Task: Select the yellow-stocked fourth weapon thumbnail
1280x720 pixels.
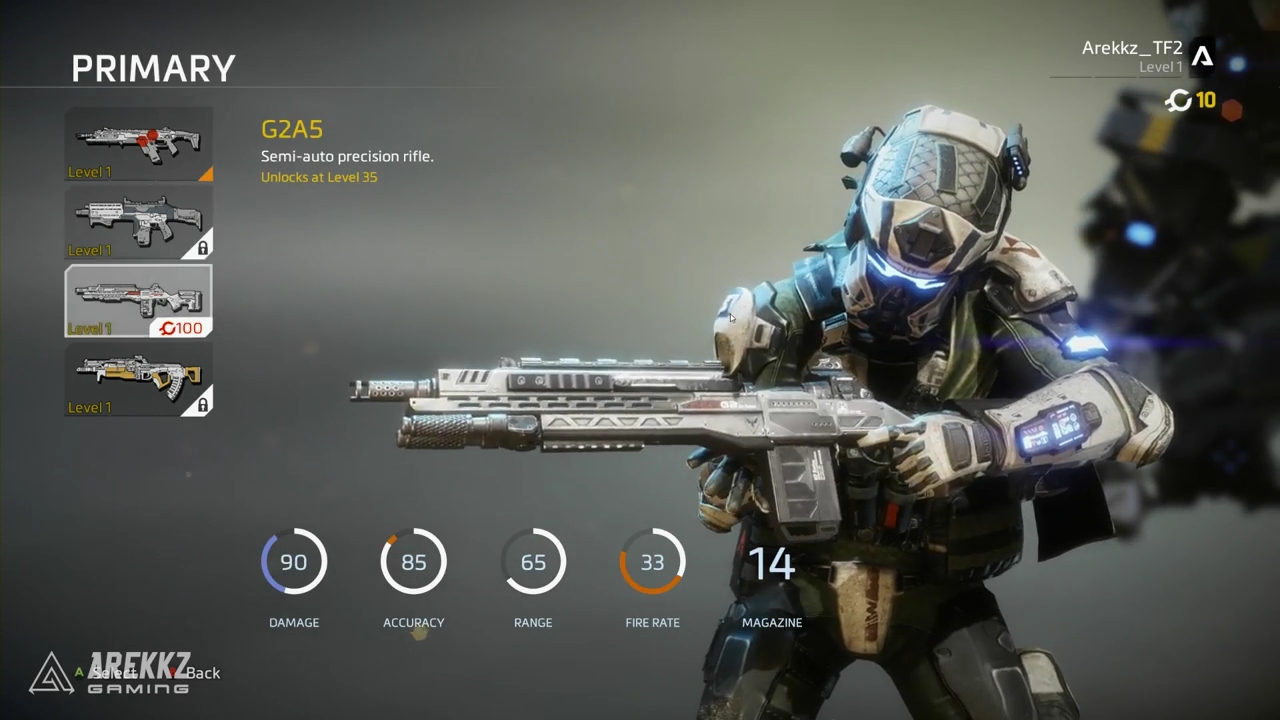Action: 138,380
